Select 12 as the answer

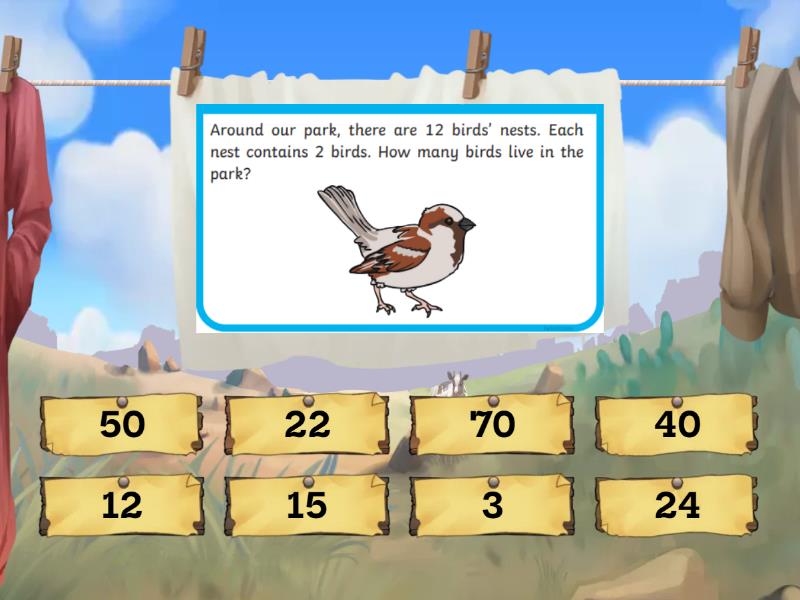click(122, 505)
